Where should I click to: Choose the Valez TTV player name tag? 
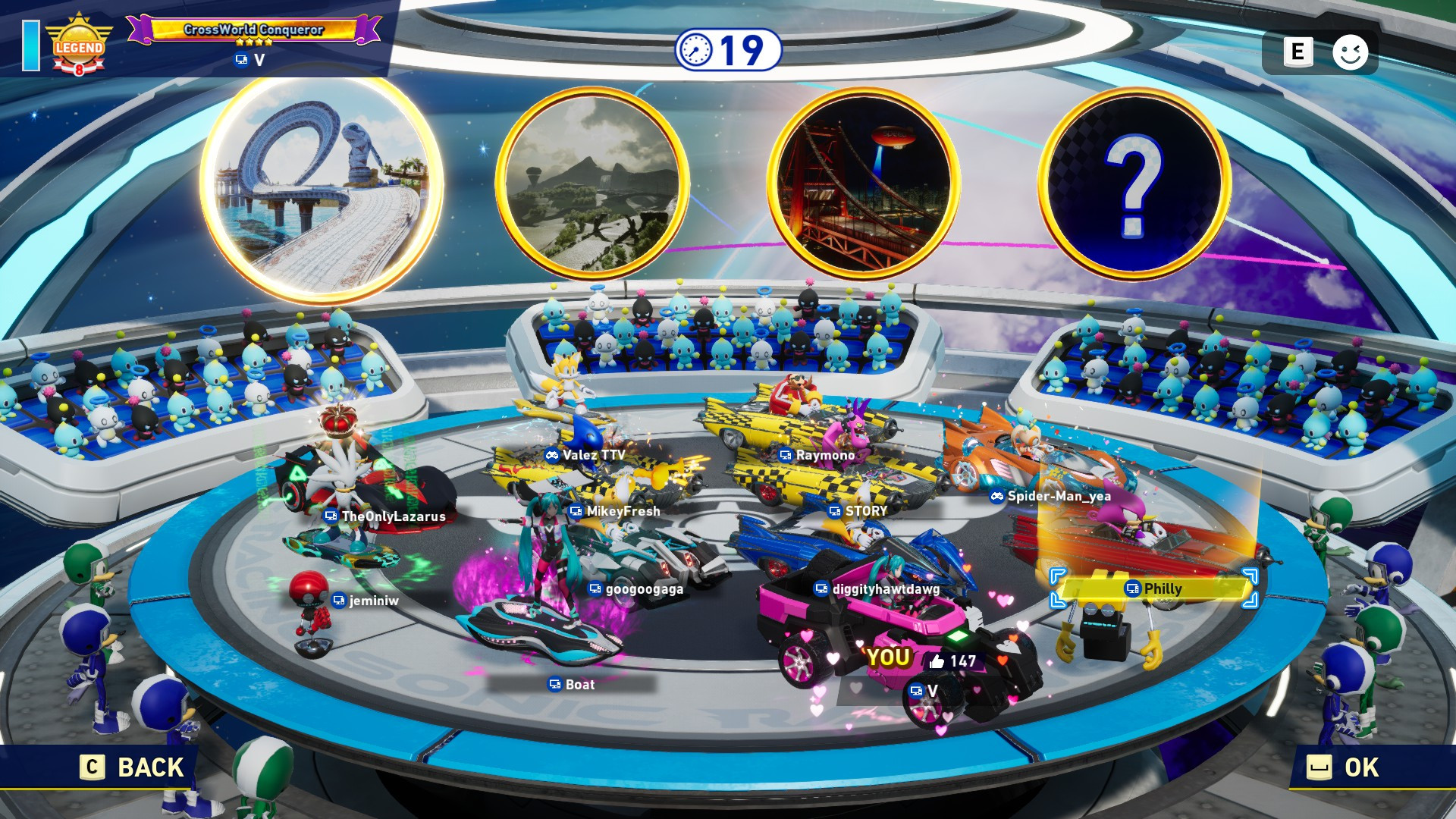click(x=585, y=455)
